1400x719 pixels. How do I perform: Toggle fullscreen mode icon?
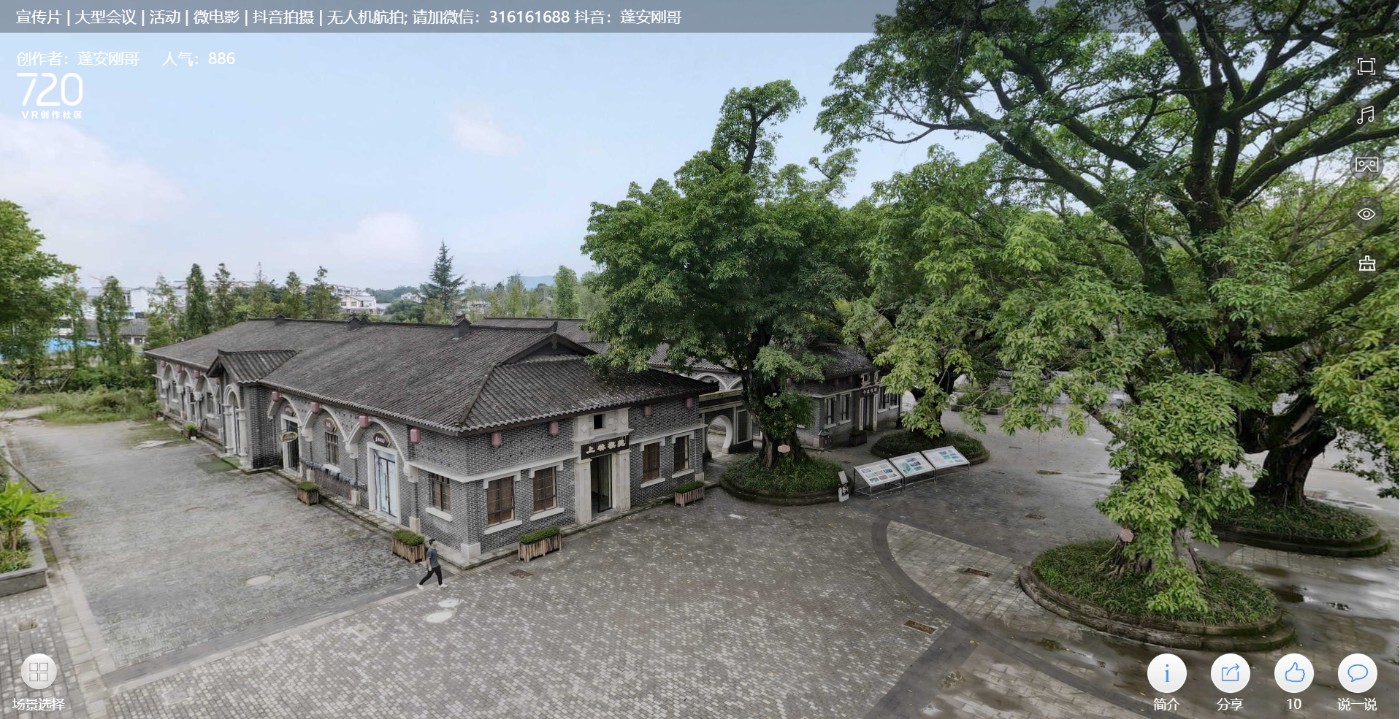[x=1366, y=67]
